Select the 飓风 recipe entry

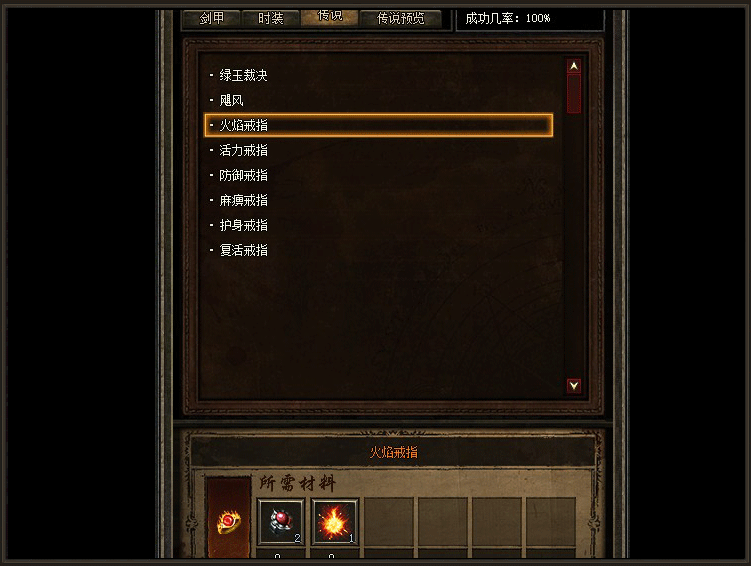[x=231, y=100]
